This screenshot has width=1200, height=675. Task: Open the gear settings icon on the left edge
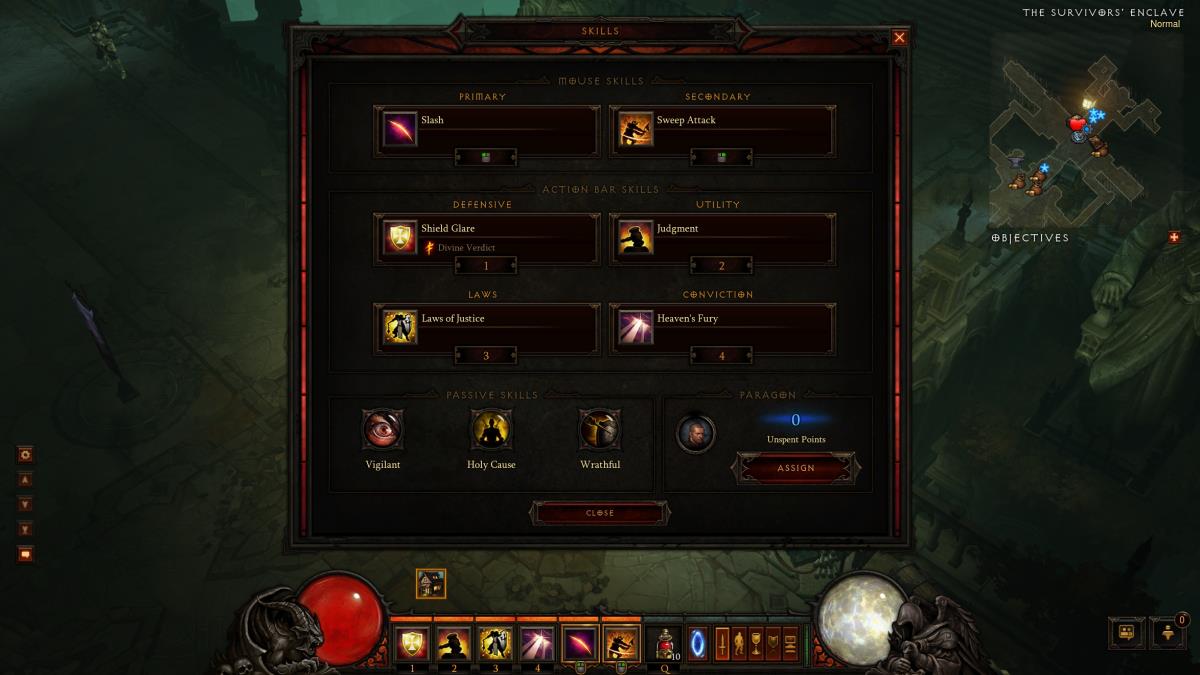pyautogui.click(x=26, y=454)
